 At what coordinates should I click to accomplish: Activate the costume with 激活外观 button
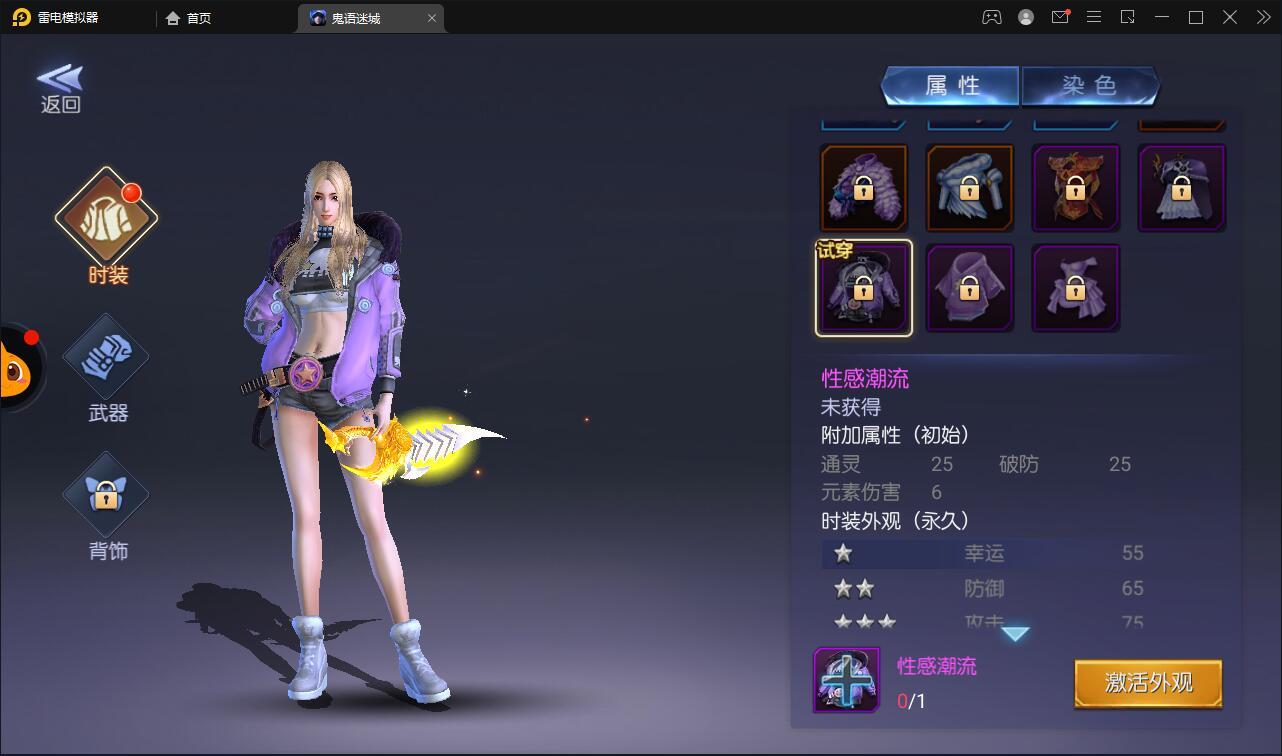pos(1148,684)
